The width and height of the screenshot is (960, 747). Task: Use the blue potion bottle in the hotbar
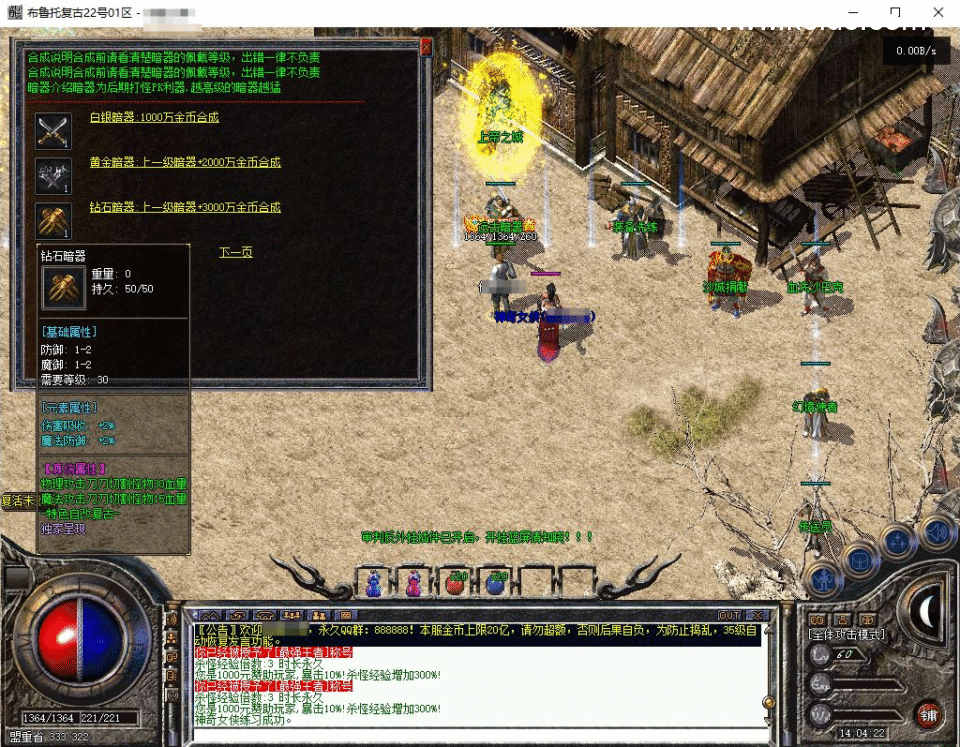(x=374, y=582)
